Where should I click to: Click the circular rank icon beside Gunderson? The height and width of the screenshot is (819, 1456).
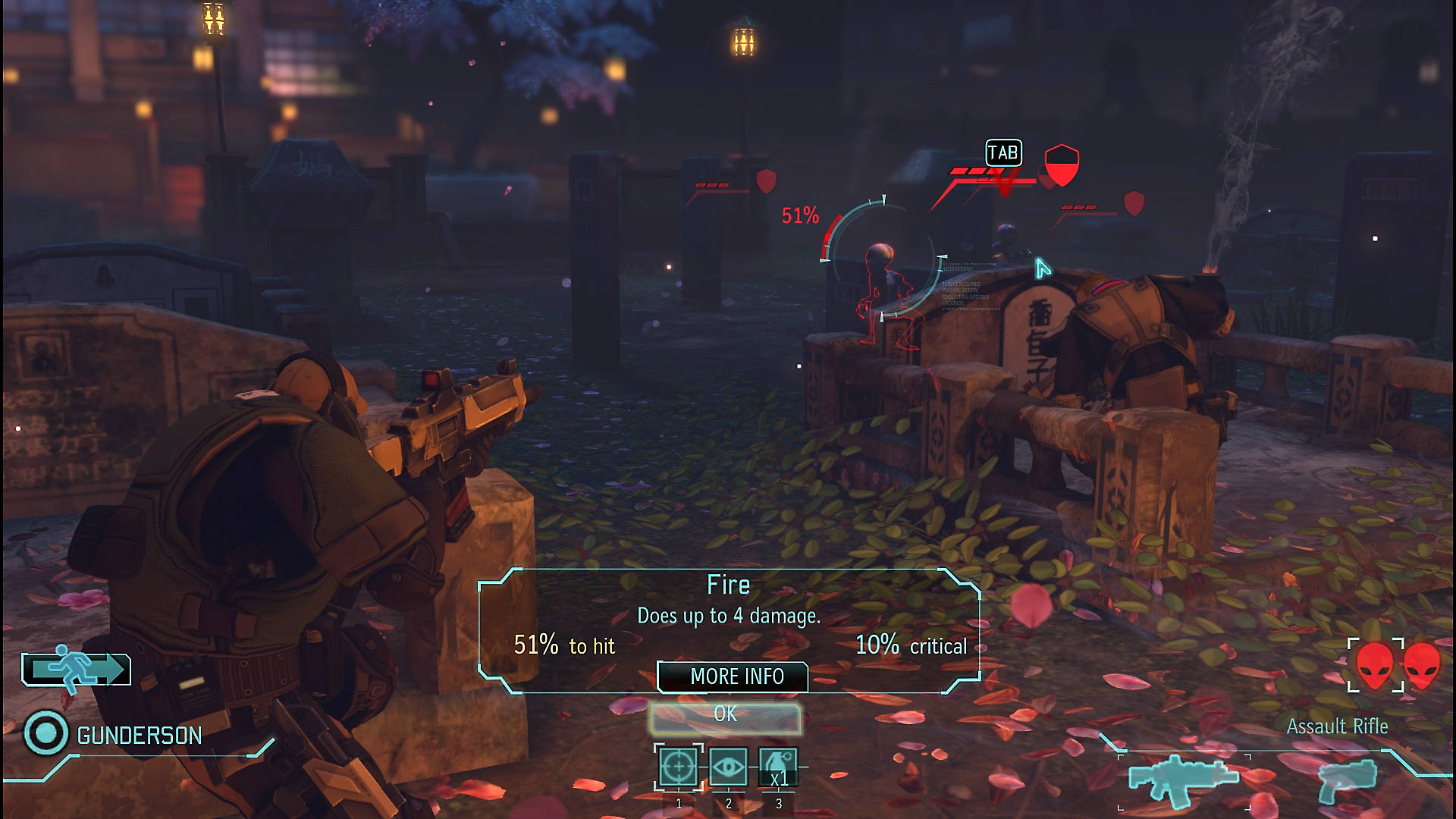pyautogui.click(x=45, y=733)
